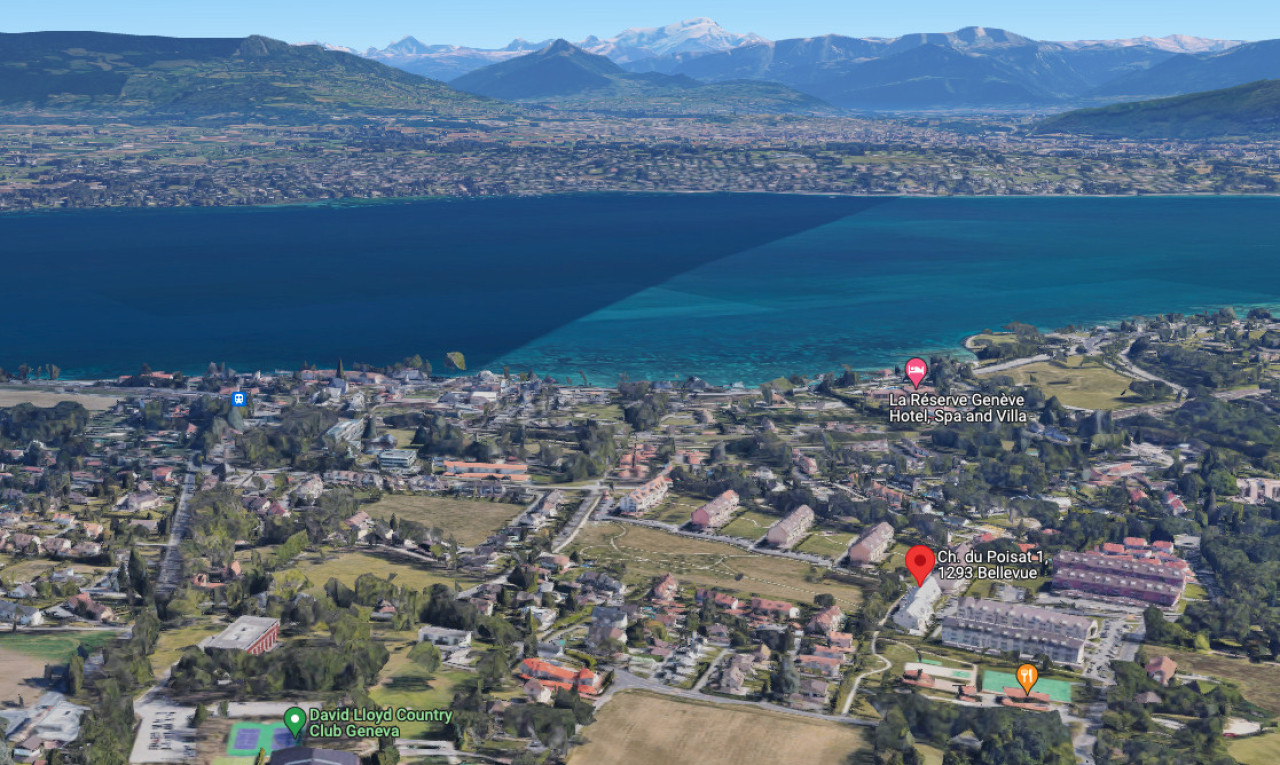Image resolution: width=1280 pixels, height=765 pixels.
Task: Open the blue train station marker
Action: [x=238, y=399]
